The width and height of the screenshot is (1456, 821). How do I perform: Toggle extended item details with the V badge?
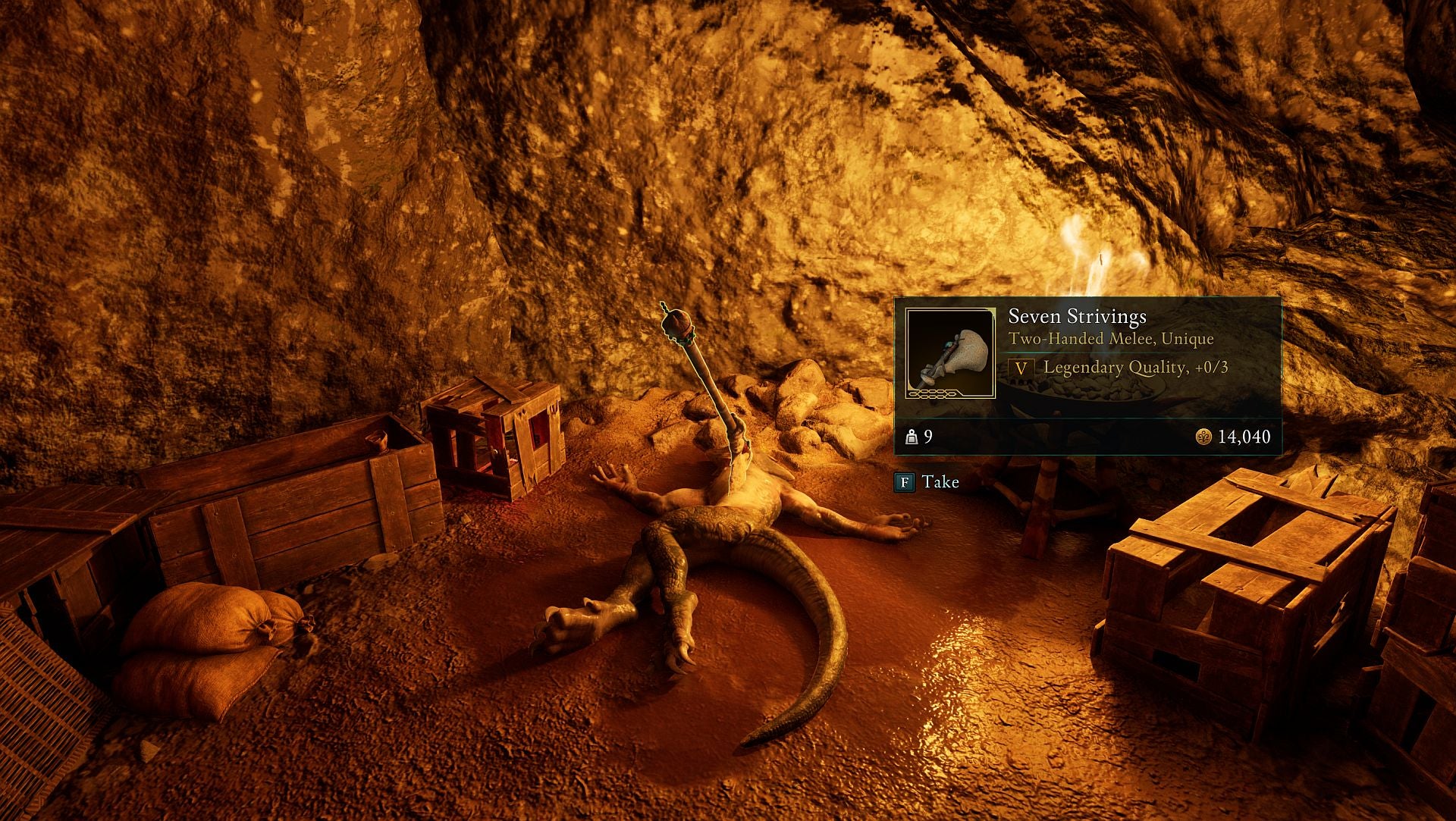[1022, 371]
